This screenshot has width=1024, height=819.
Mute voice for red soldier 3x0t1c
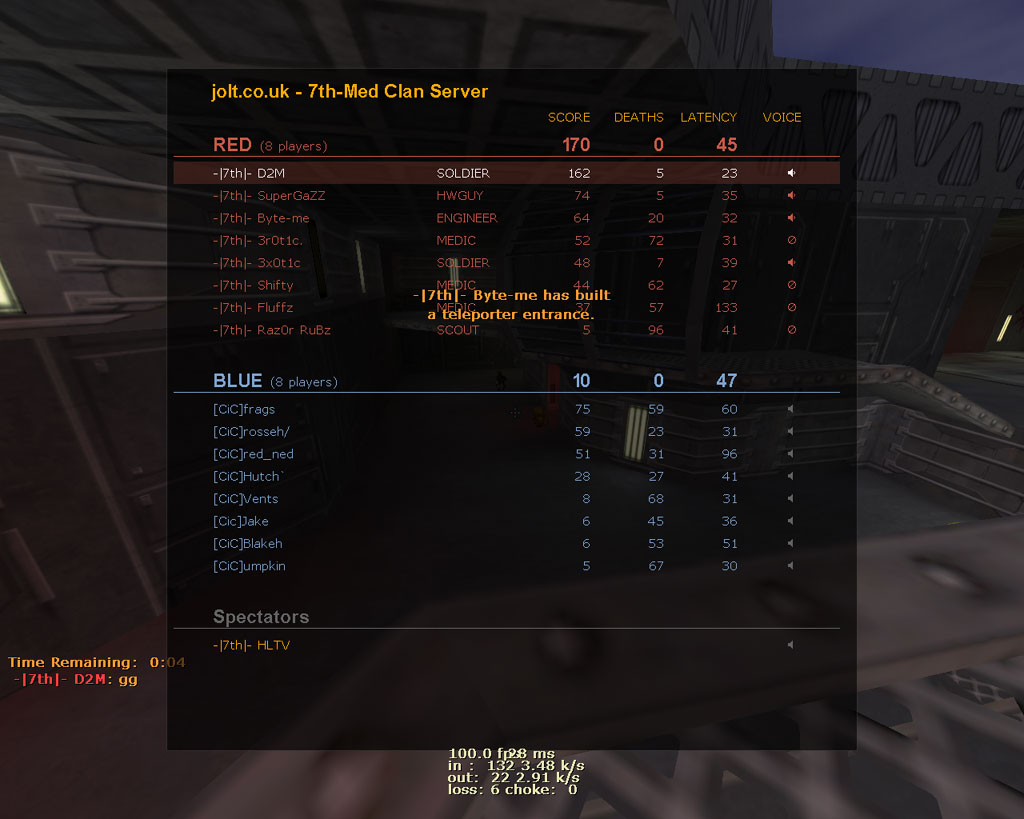(x=791, y=263)
